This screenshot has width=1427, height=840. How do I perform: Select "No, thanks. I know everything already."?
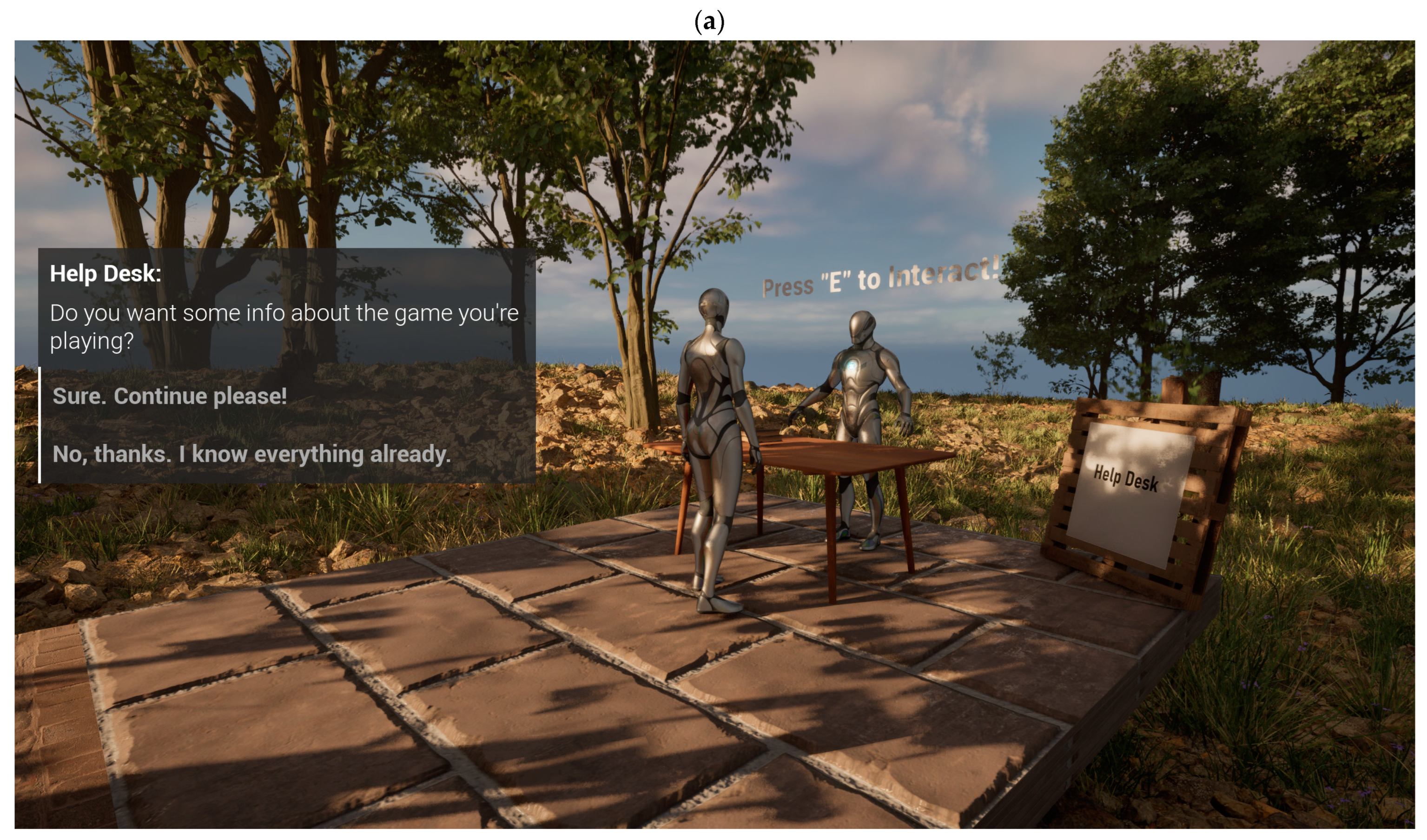coord(251,454)
